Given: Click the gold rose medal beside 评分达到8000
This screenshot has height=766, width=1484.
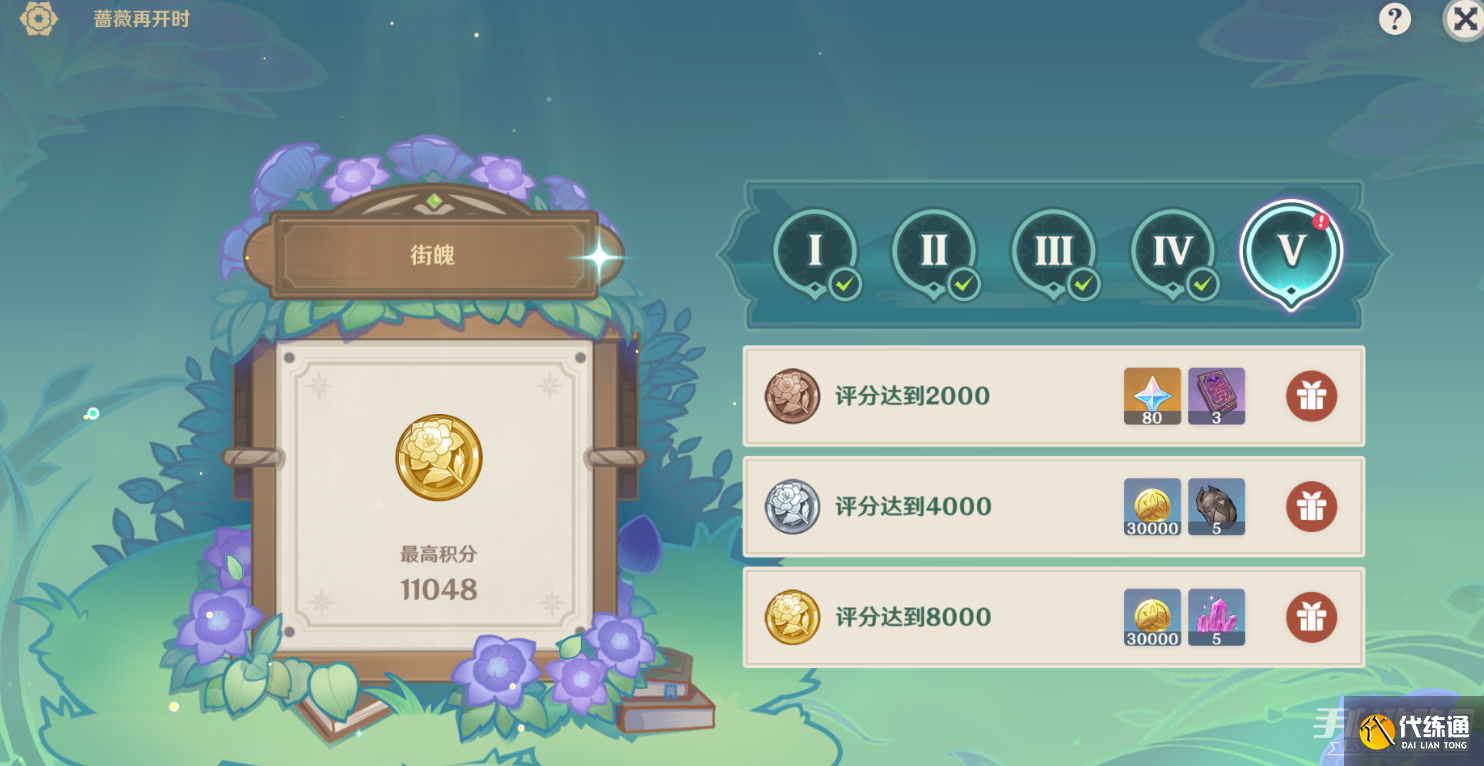Looking at the screenshot, I should tap(792, 617).
